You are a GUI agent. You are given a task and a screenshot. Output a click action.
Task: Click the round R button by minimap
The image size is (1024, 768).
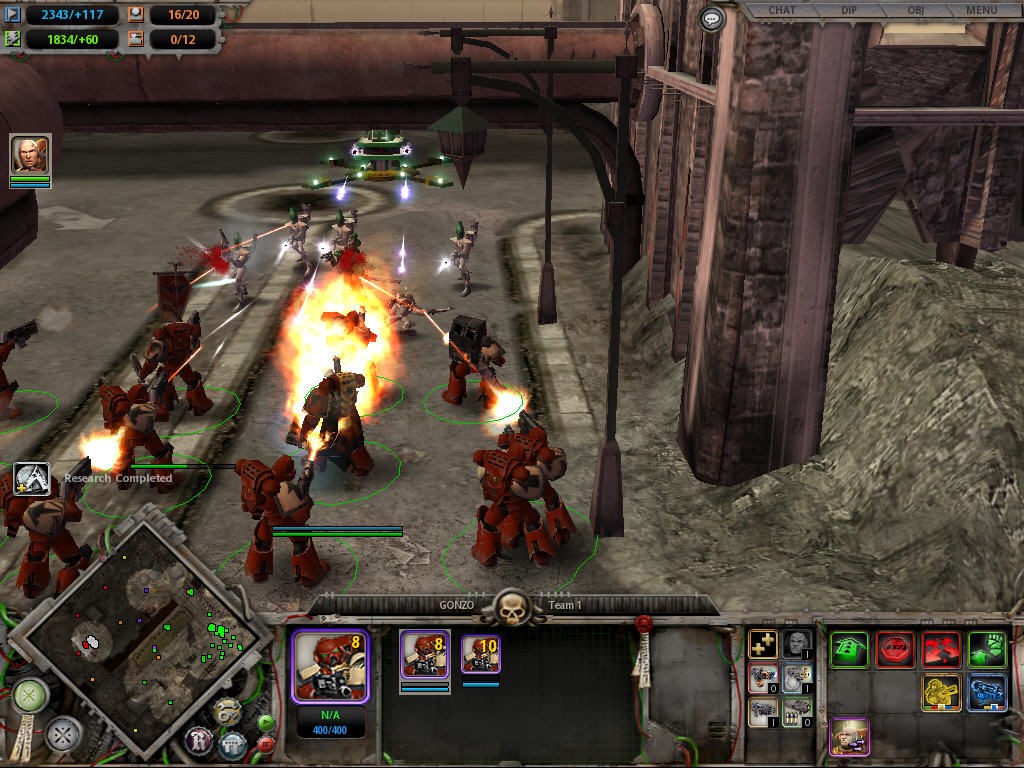199,741
